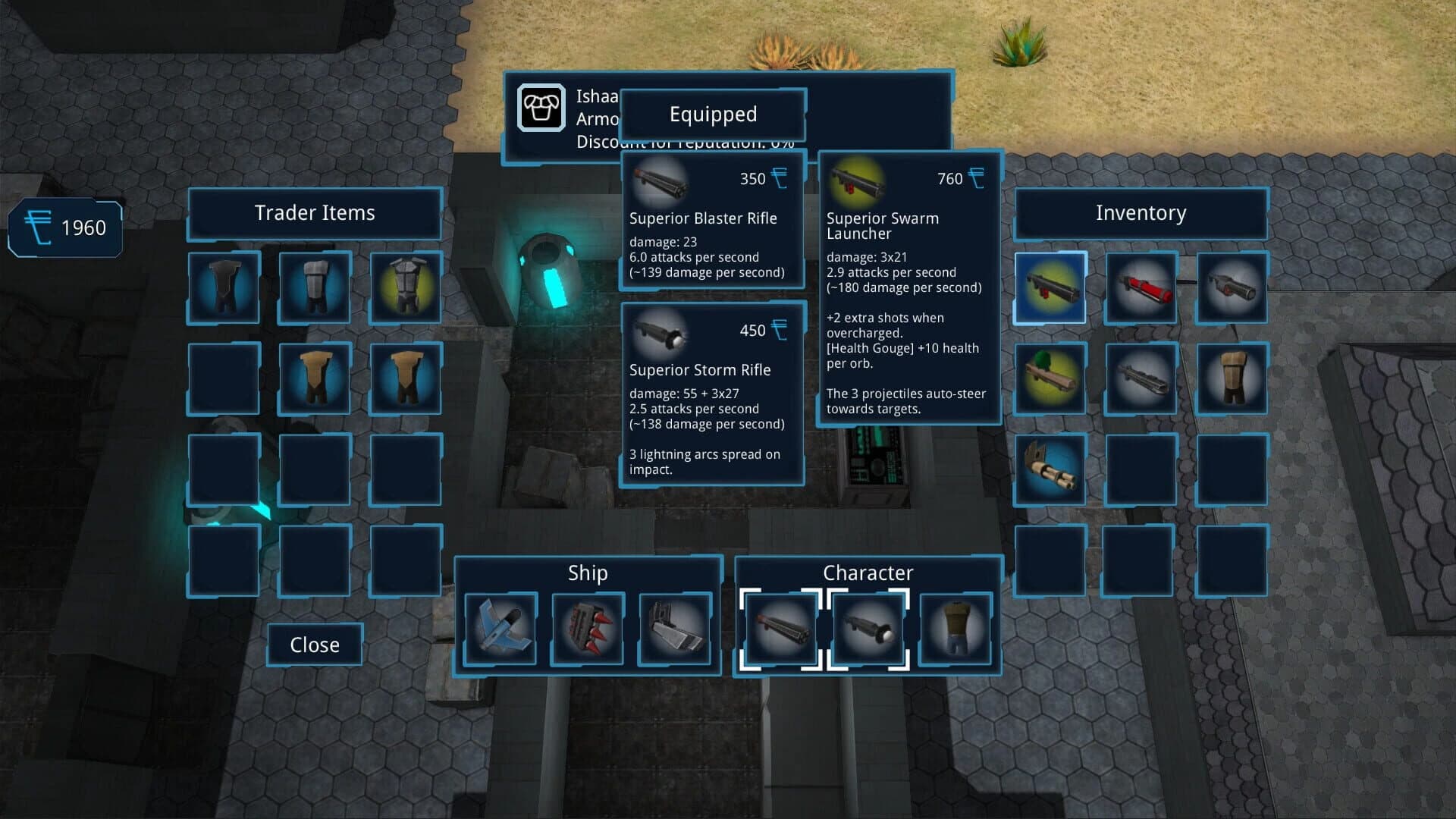
Task: Select the tan jacket in Trader Items
Action: [314, 378]
